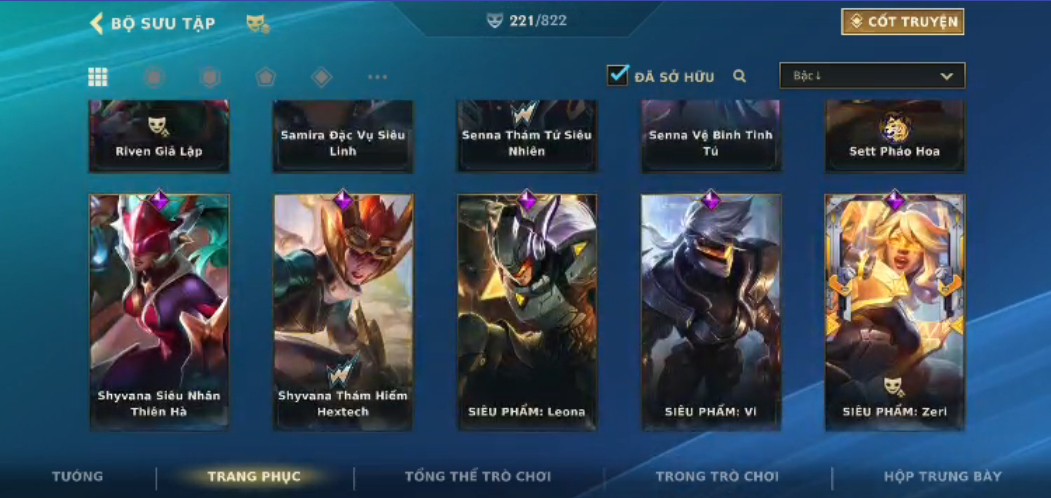Choose the Shyvana Thám Hiểm Hextech skin
Screen dimensions: 1051x498
[x=343, y=312]
